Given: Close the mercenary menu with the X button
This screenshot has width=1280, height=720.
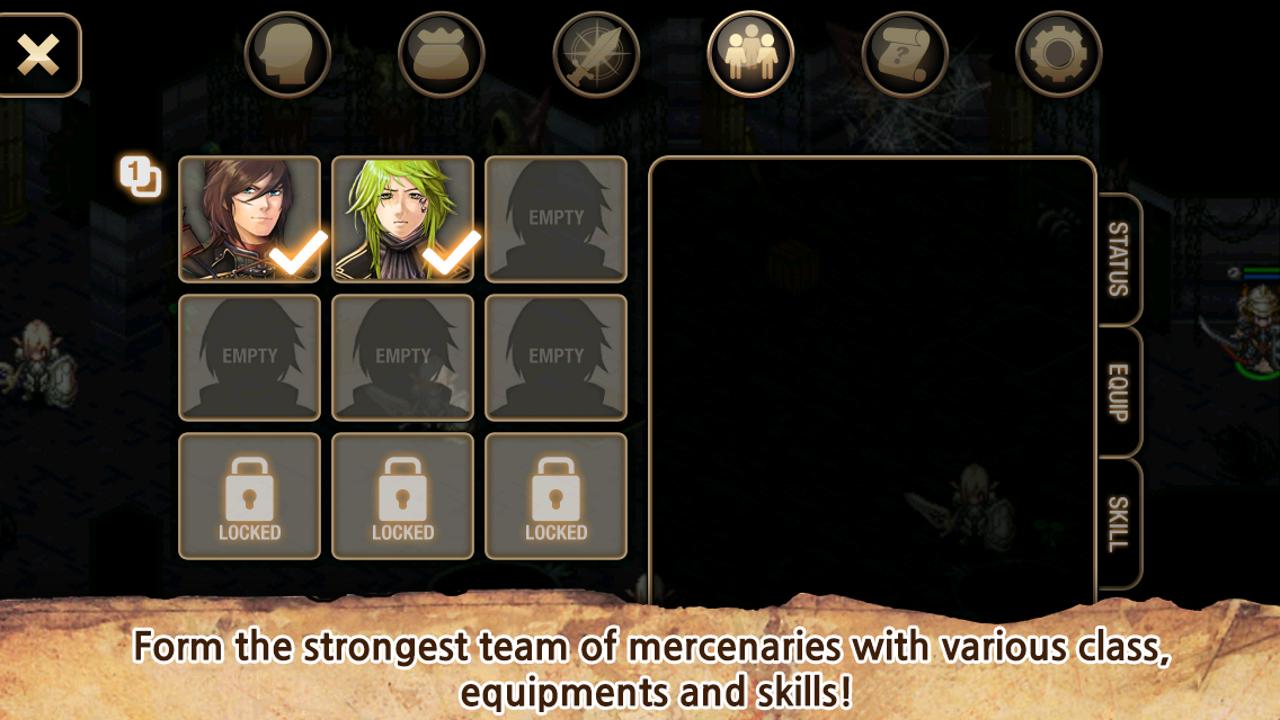Looking at the screenshot, I should point(40,54).
